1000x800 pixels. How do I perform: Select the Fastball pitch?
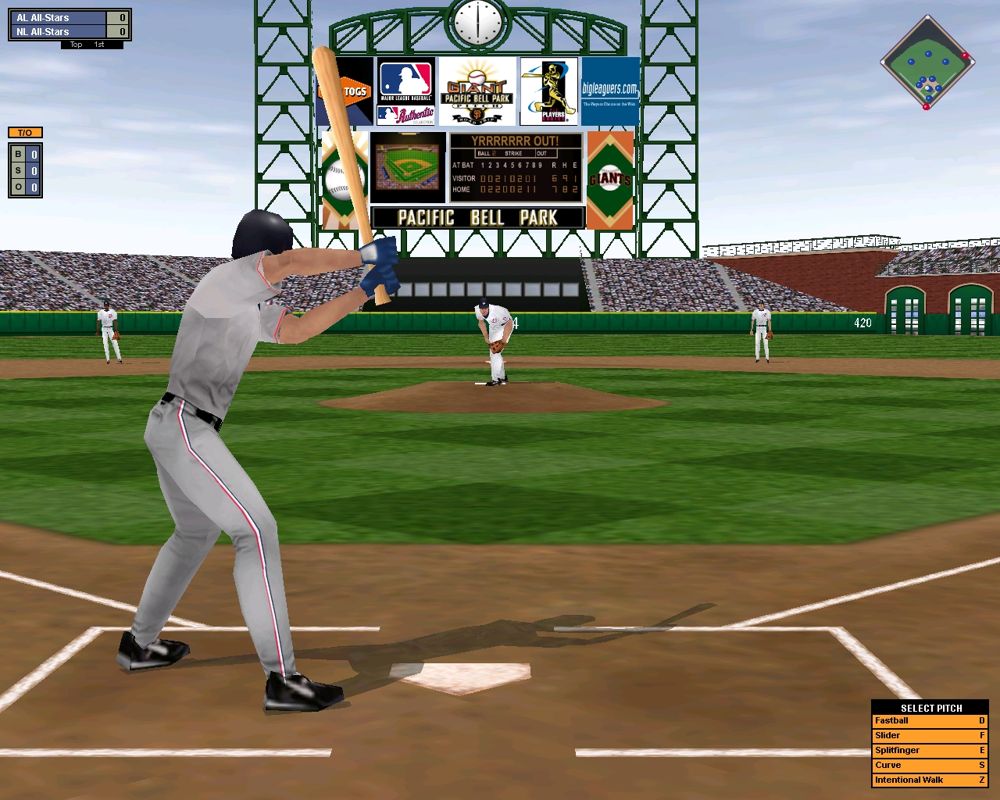point(929,721)
